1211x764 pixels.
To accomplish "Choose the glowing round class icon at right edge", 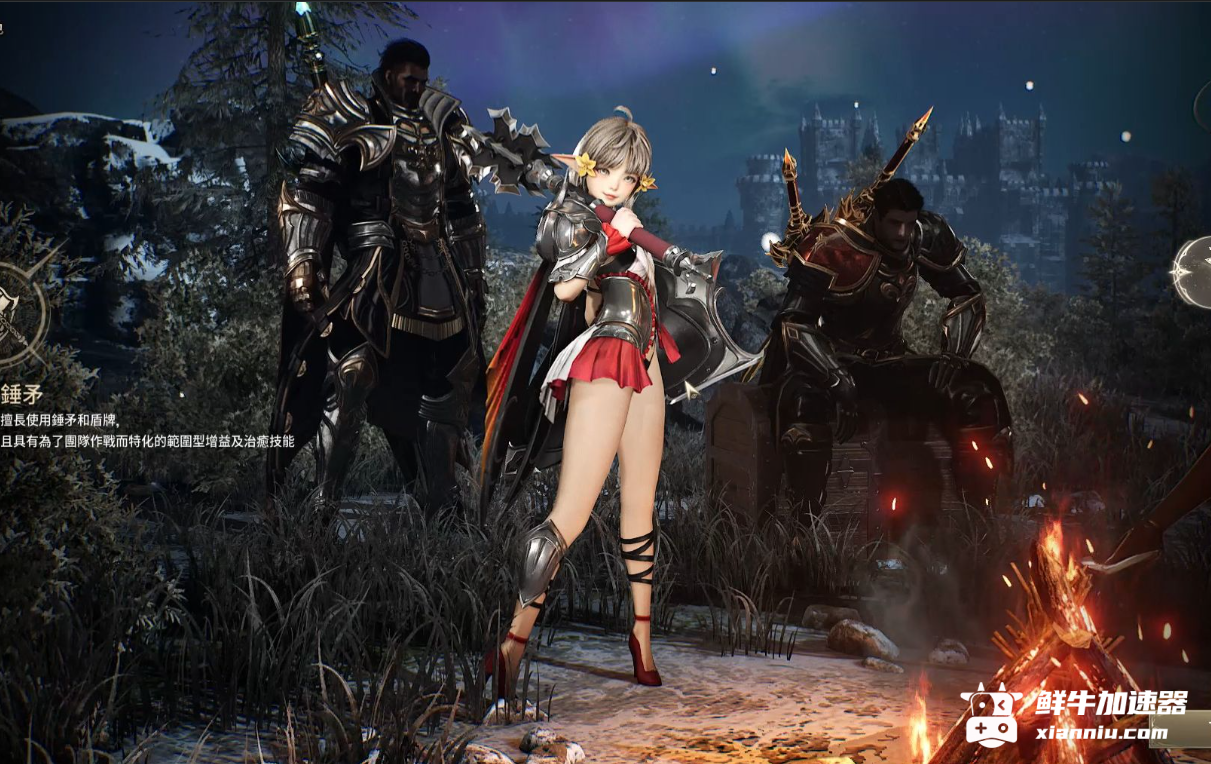I will 1193,272.
